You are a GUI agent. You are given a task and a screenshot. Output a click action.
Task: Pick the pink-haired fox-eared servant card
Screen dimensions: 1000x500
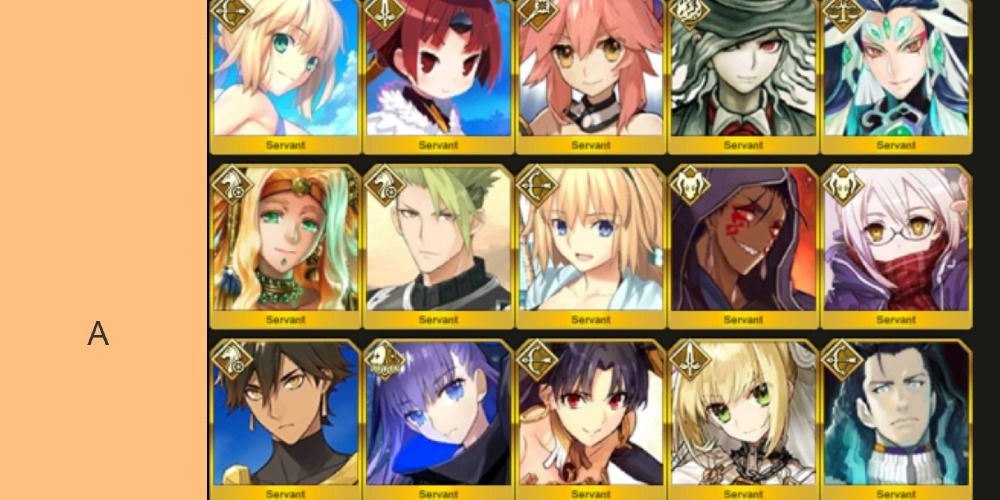pos(590,70)
